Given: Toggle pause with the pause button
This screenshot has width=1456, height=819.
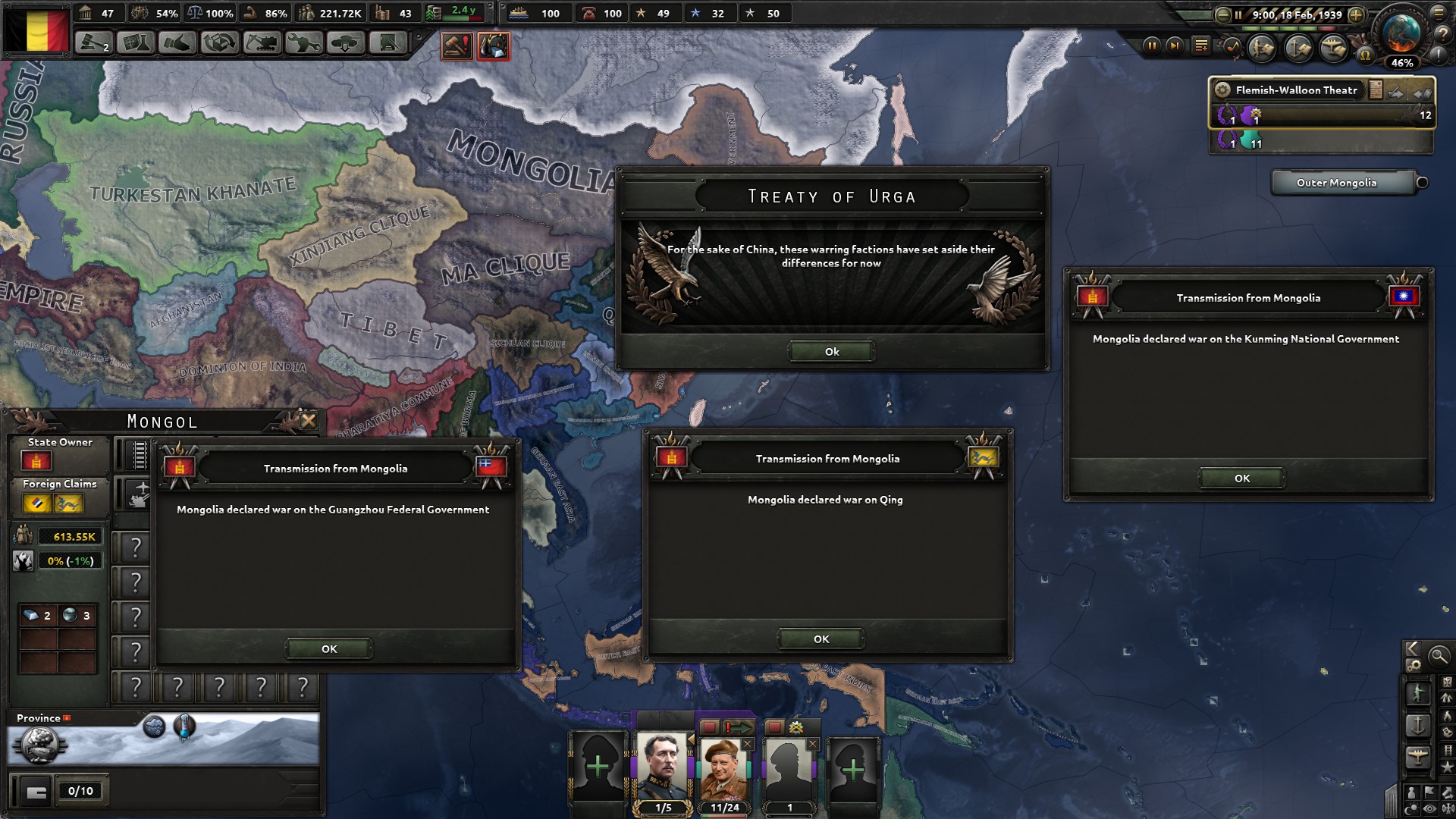Looking at the screenshot, I should click(x=1152, y=46).
